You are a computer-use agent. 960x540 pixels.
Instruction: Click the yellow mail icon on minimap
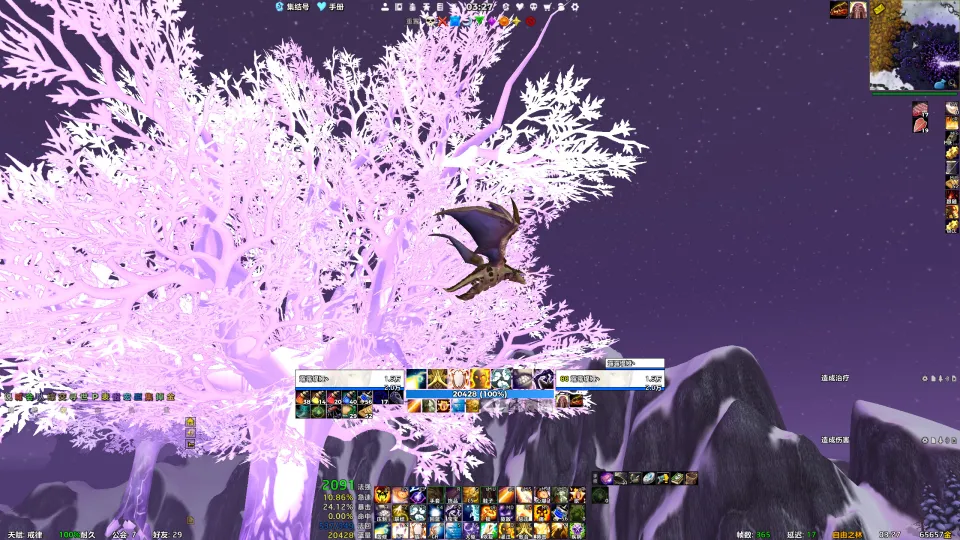[878, 9]
